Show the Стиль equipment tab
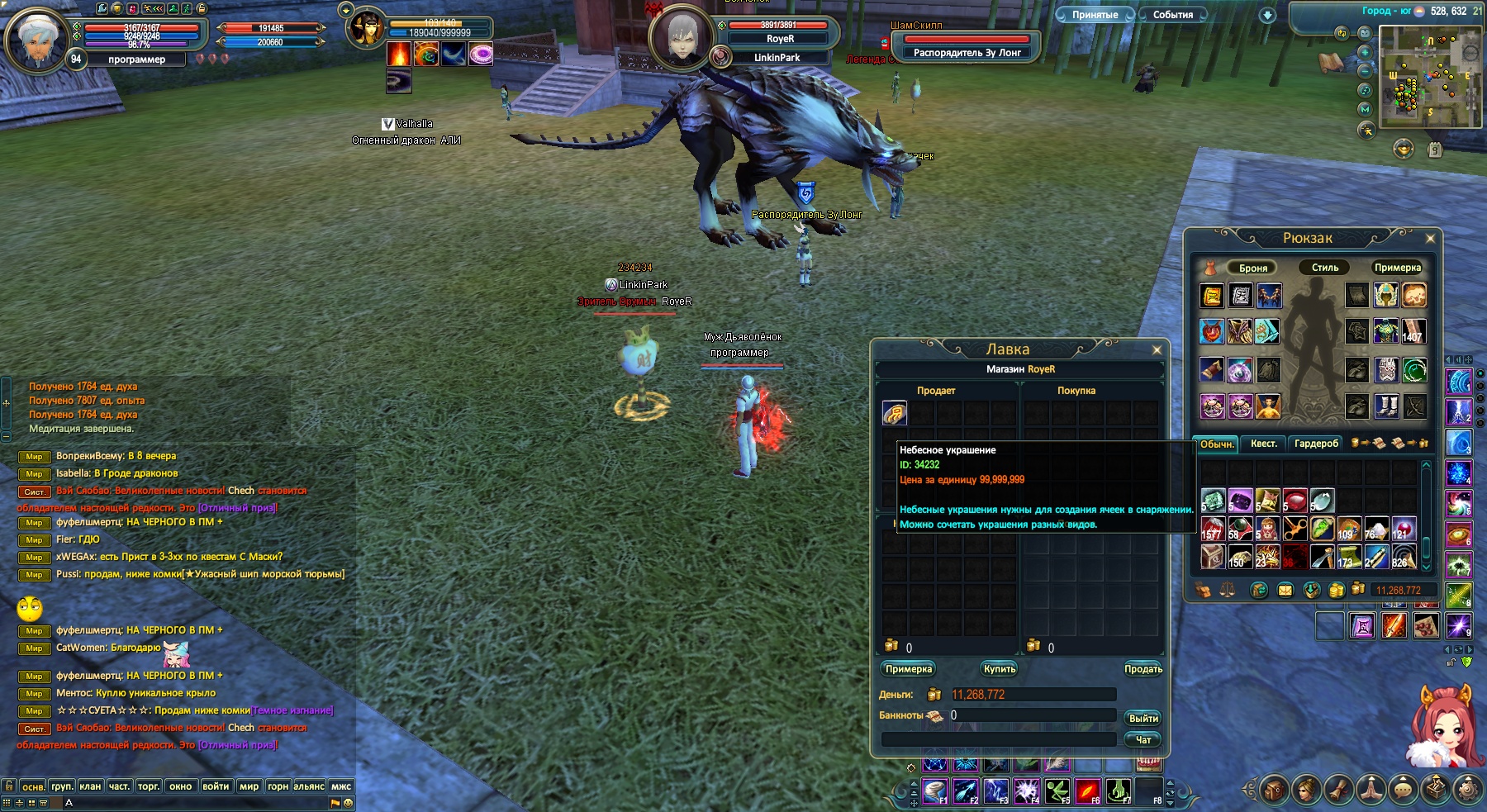Image resolution: width=1487 pixels, height=812 pixels. (x=1324, y=268)
